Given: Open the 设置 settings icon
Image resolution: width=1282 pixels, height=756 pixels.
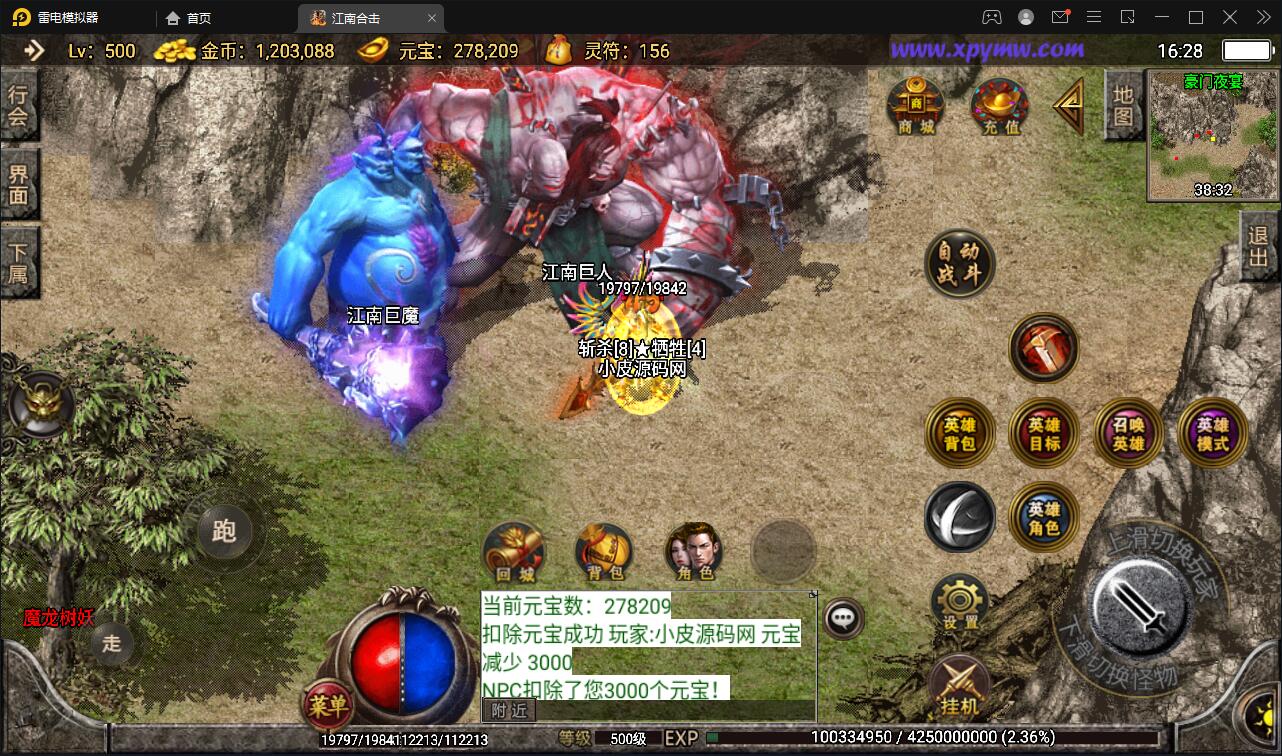Looking at the screenshot, I should click(959, 602).
